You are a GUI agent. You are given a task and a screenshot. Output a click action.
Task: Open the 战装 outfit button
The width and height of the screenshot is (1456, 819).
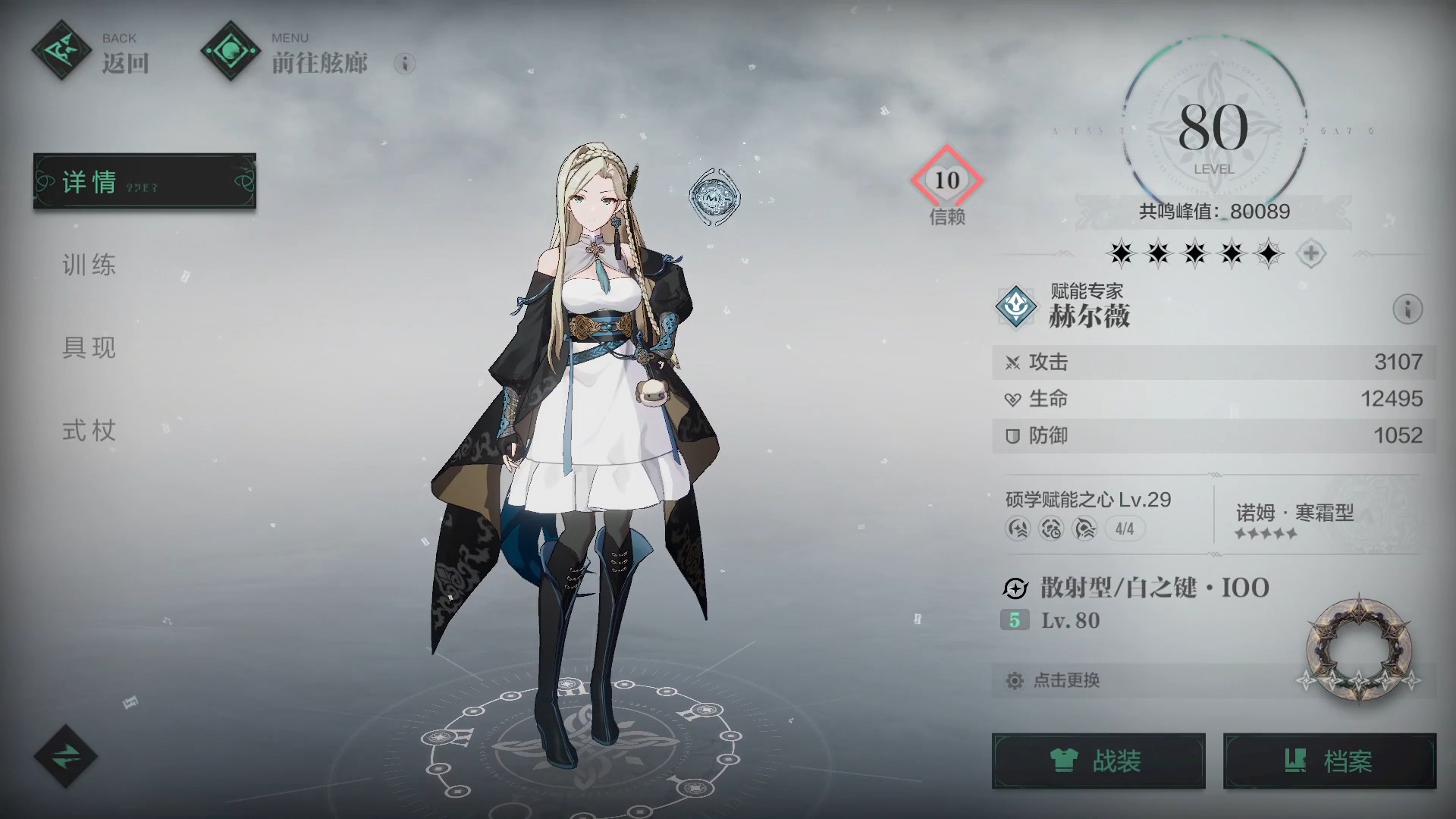pyautogui.click(x=1098, y=761)
